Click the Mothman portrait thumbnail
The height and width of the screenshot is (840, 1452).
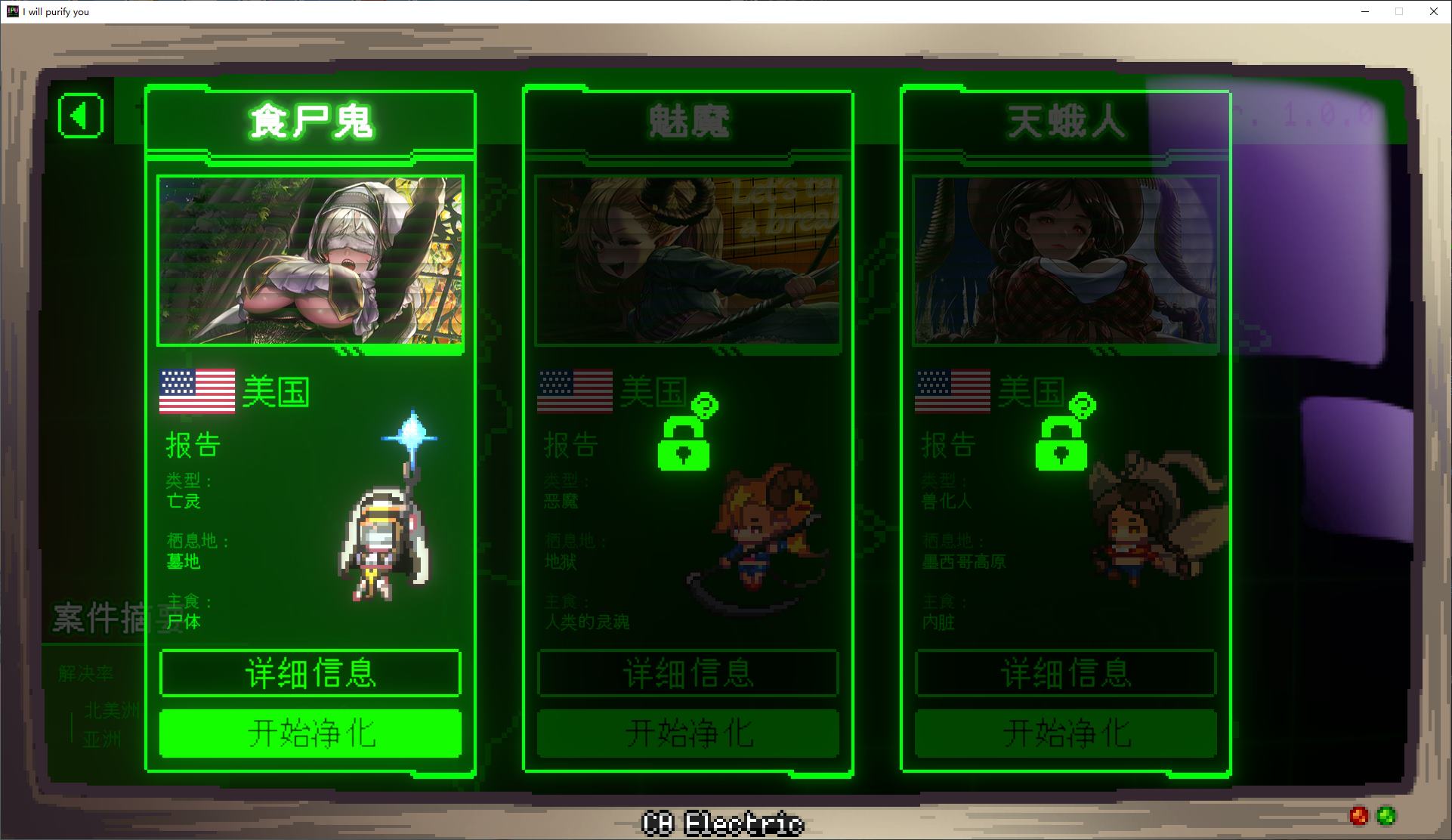(x=1065, y=261)
